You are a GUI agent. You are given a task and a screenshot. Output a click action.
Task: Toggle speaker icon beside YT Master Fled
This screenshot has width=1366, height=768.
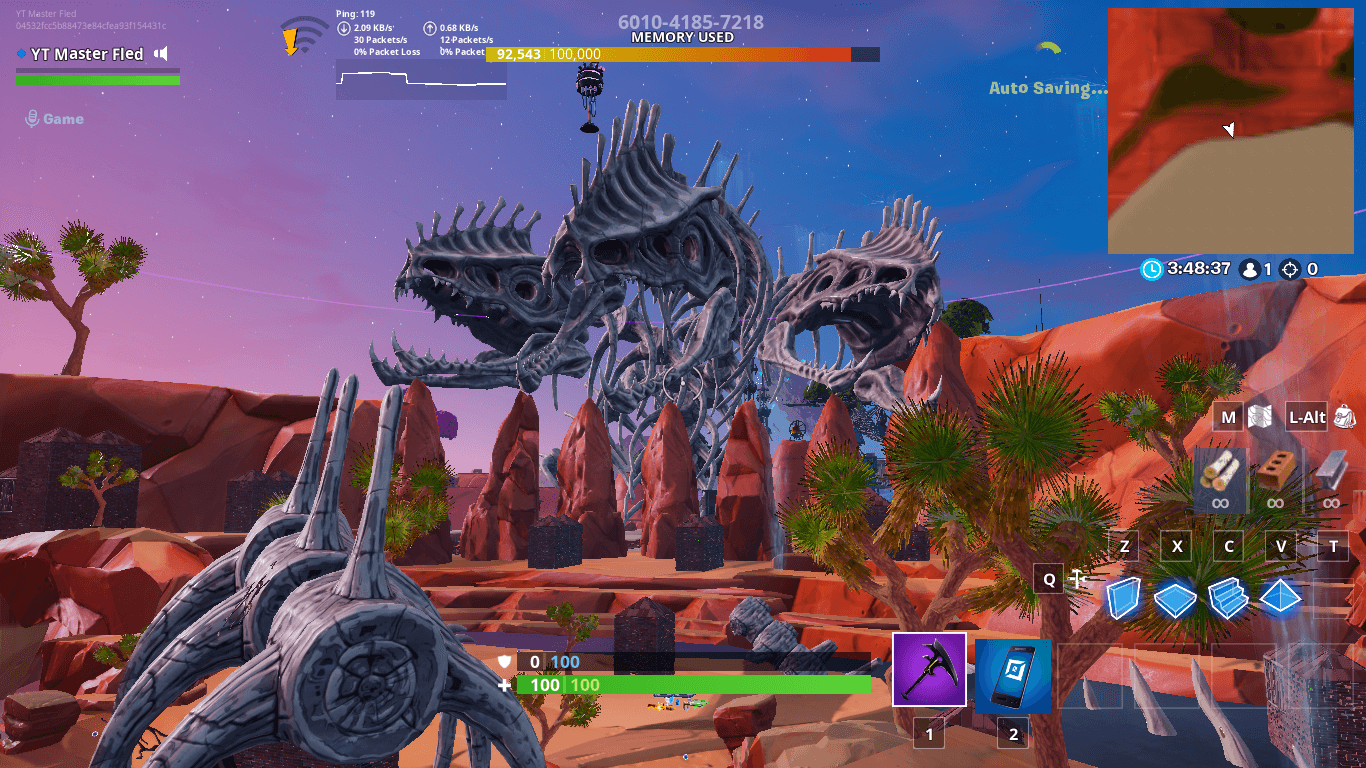click(x=161, y=54)
